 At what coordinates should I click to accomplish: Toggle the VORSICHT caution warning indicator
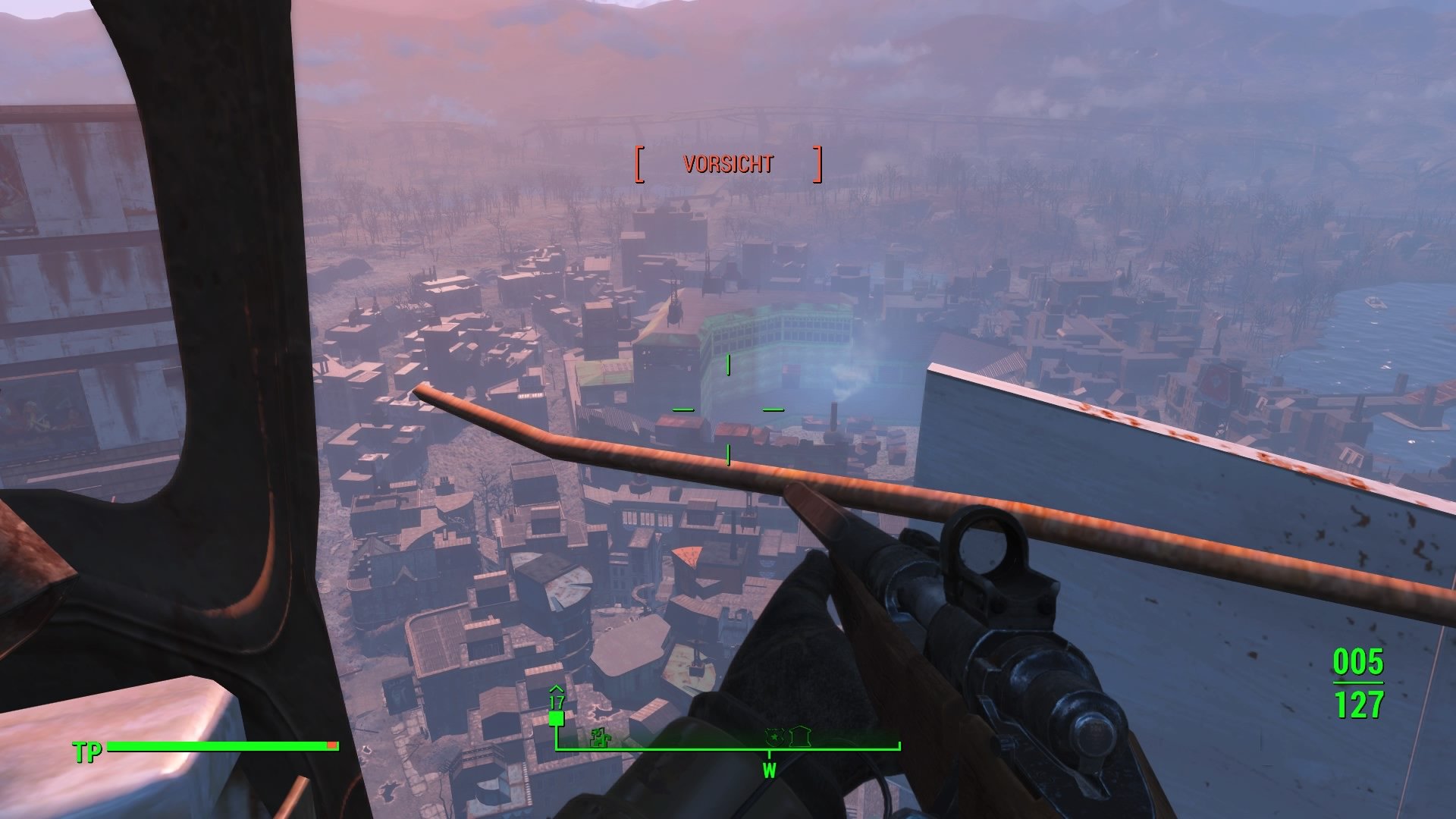point(728,163)
